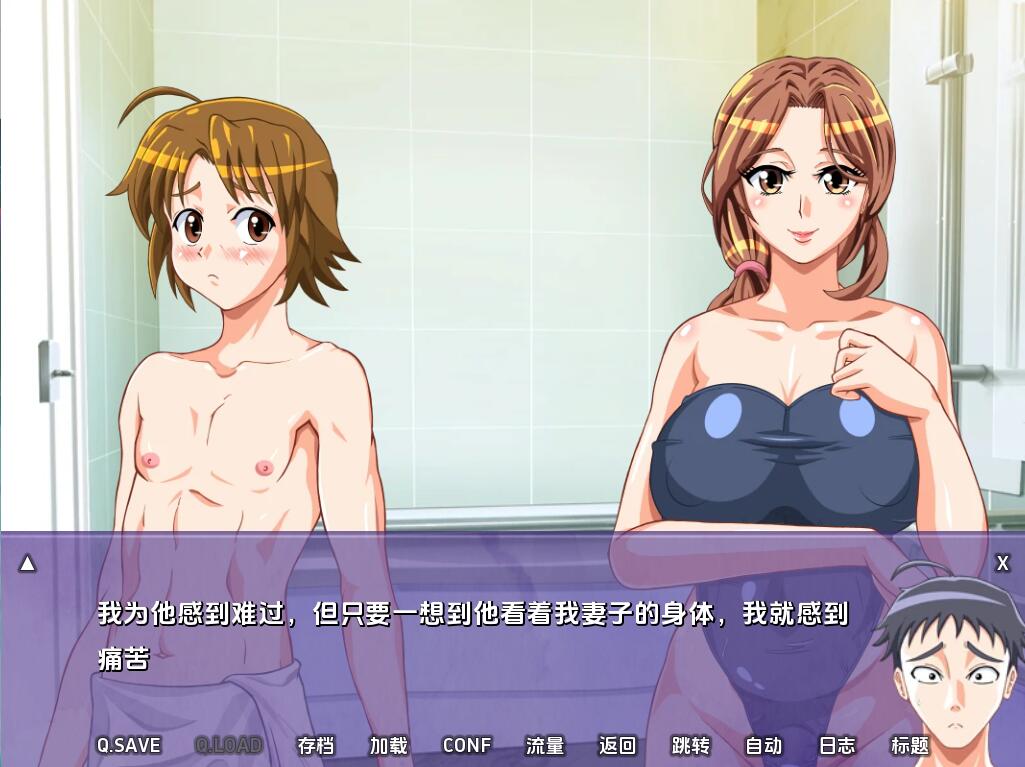Image resolution: width=1025 pixels, height=767 pixels.
Task: Return to title via 标题 button
Action: 910,745
